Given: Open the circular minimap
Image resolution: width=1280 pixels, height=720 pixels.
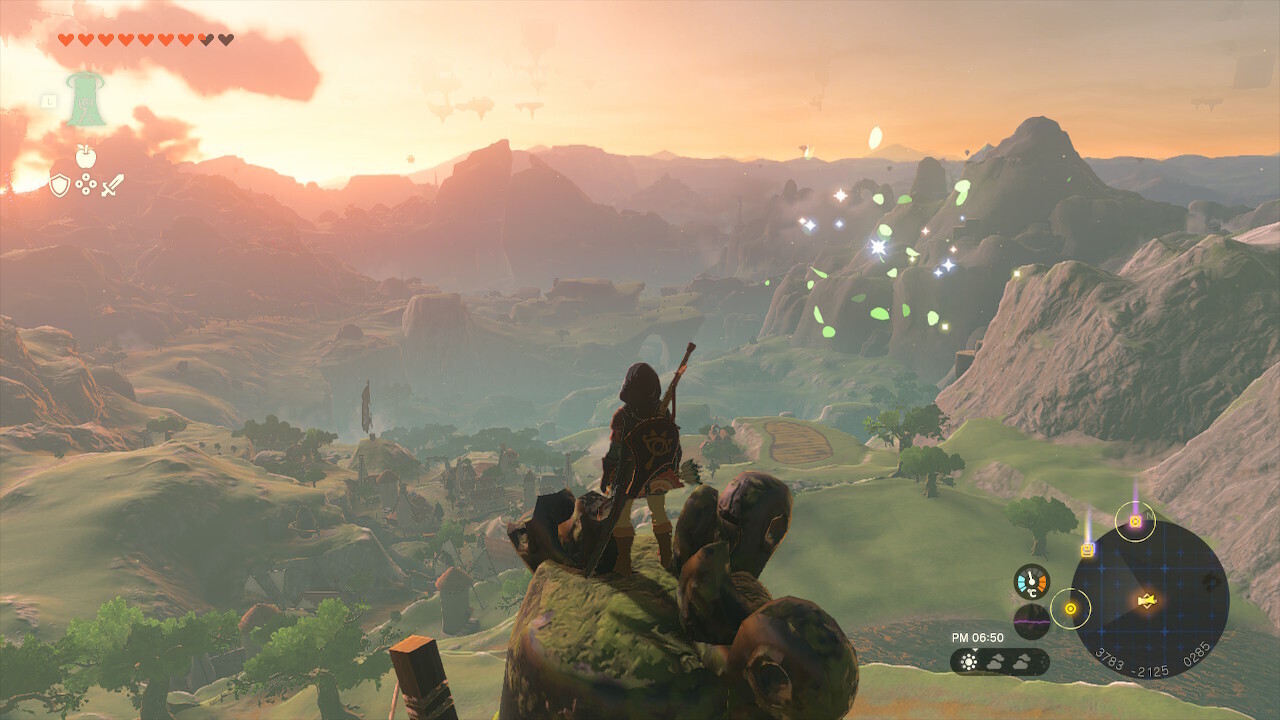Looking at the screenshot, I should 1149,600.
